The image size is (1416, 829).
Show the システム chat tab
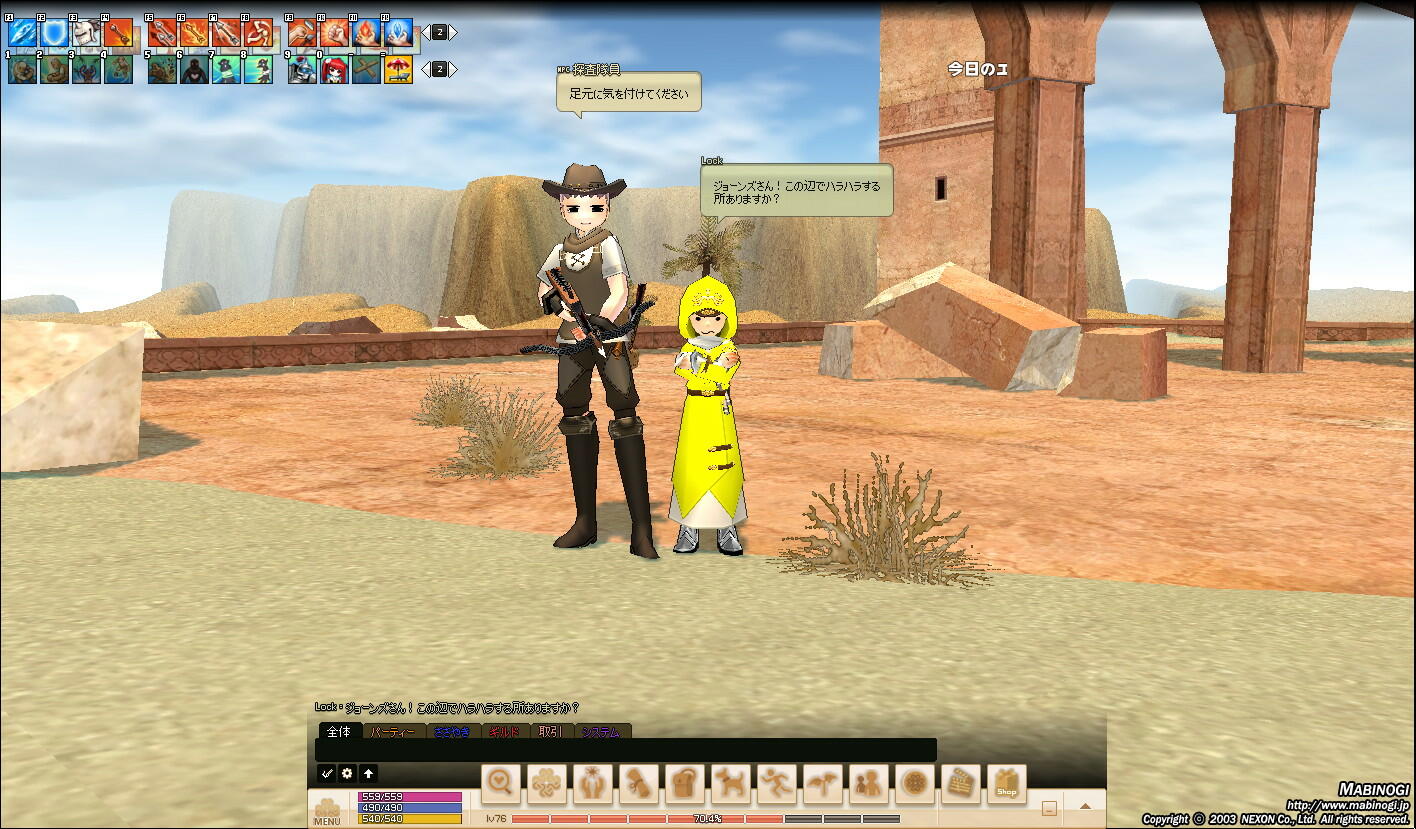point(601,732)
